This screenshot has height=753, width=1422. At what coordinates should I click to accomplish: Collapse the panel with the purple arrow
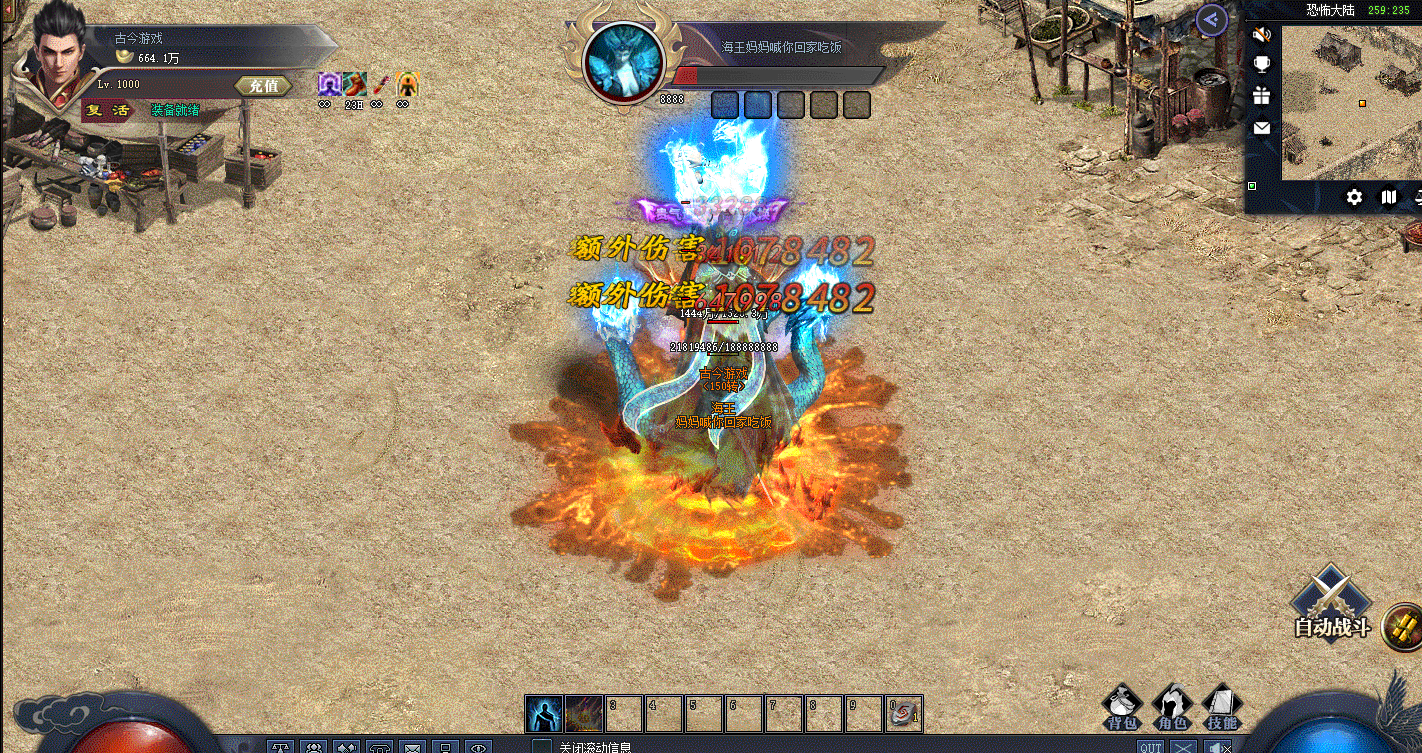tap(1212, 19)
